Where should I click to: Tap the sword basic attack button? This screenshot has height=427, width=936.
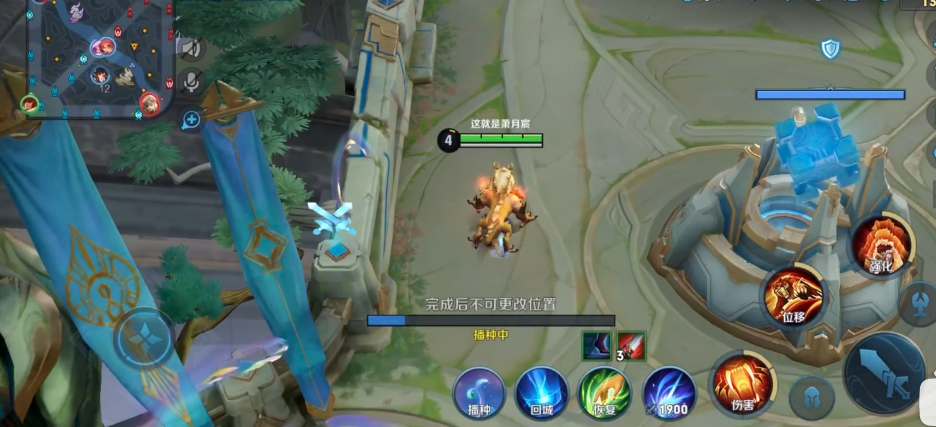885,373
